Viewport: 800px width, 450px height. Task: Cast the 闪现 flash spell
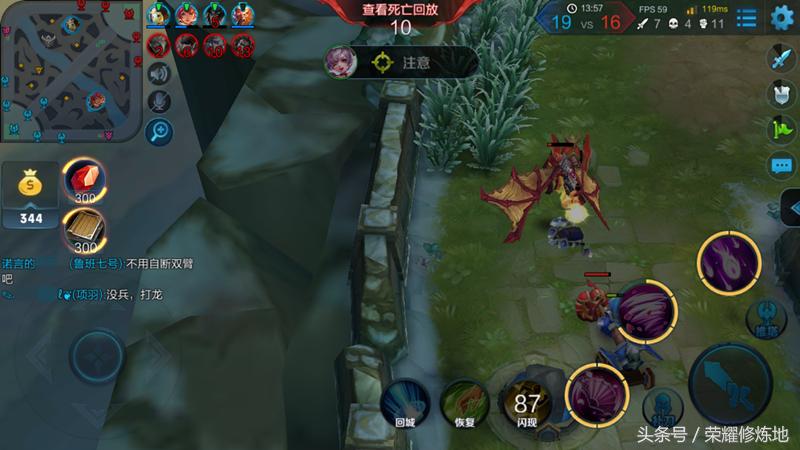[x=525, y=402]
